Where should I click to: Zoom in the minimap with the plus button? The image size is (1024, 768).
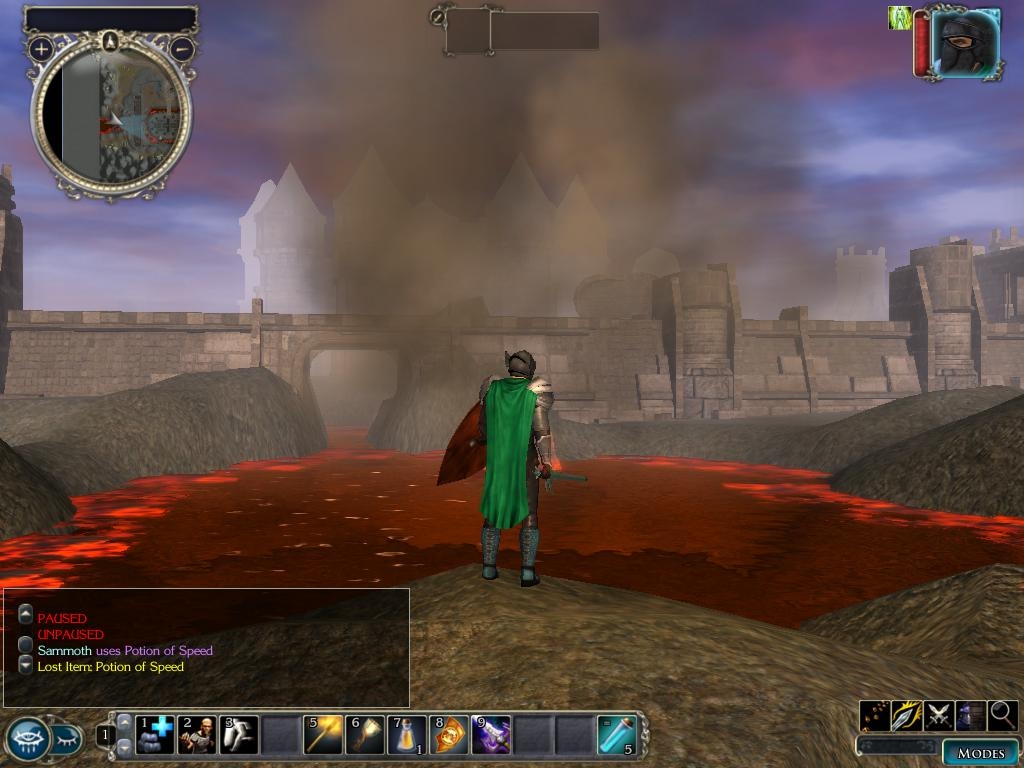pos(40,48)
